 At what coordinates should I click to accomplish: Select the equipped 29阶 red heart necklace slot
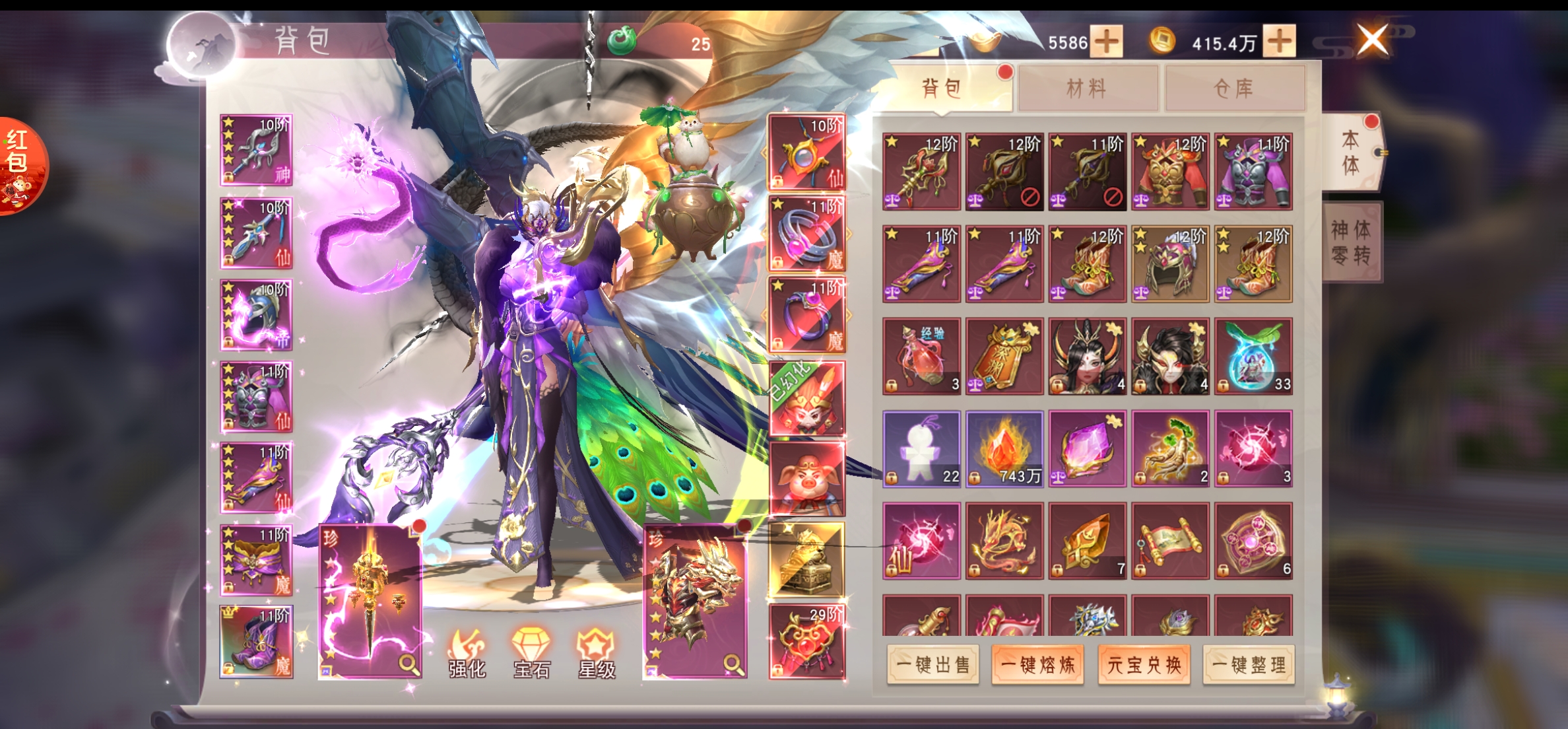tap(806, 642)
